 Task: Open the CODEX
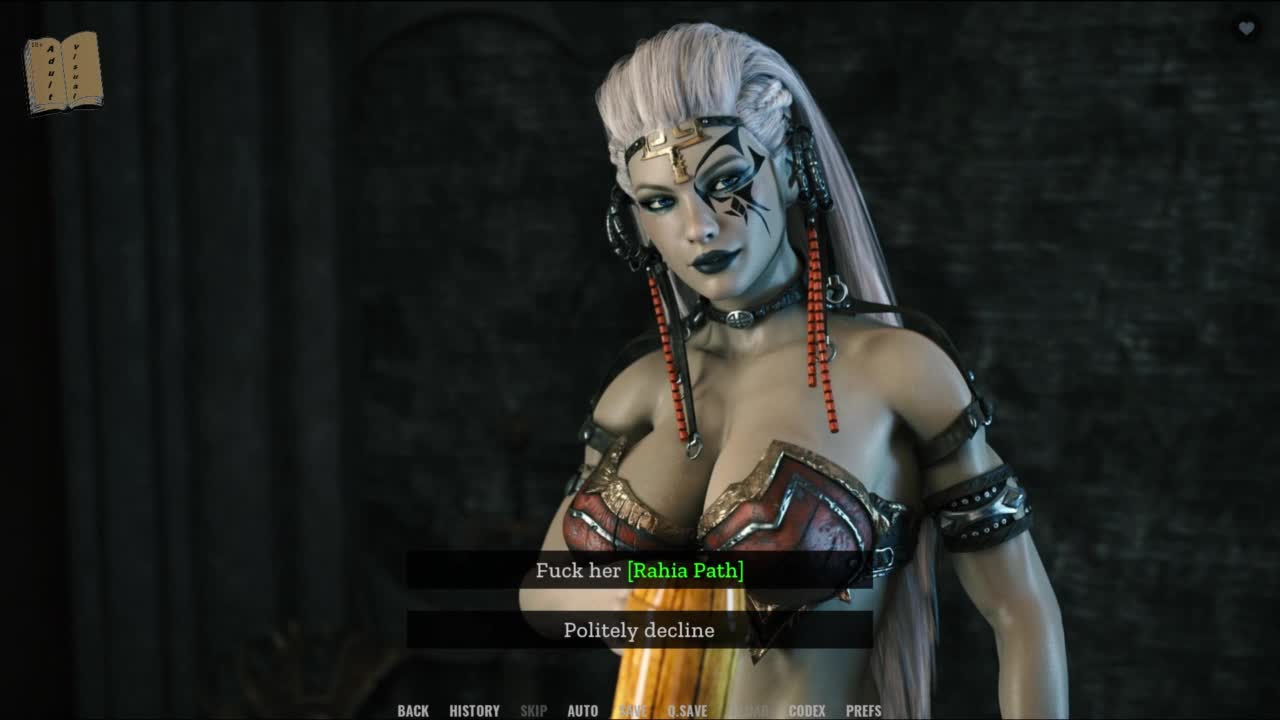point(807,711)
